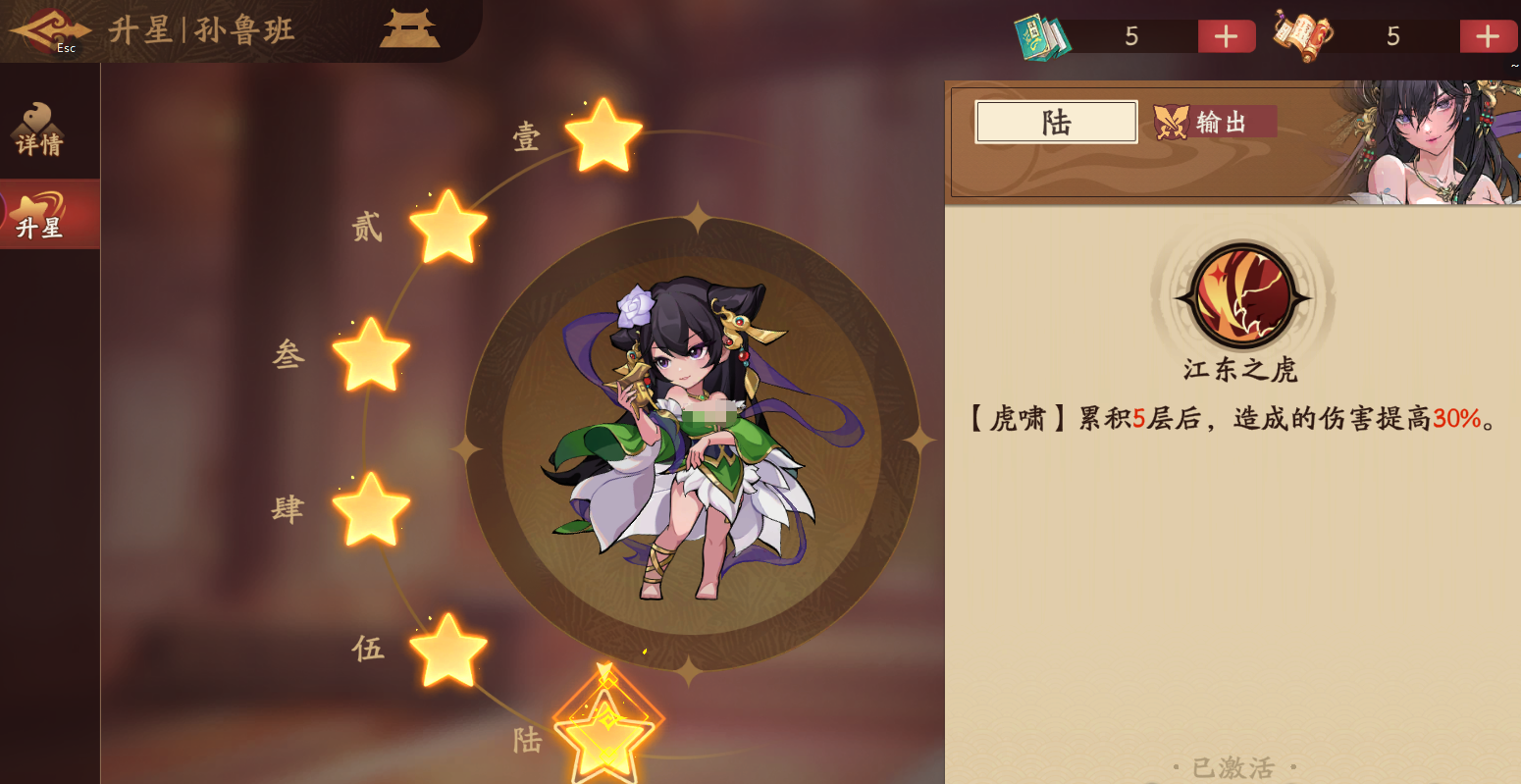View the 江东之虎 skill icon
This screenshot has width=1521, height=784.
(x=1242, y=296)
